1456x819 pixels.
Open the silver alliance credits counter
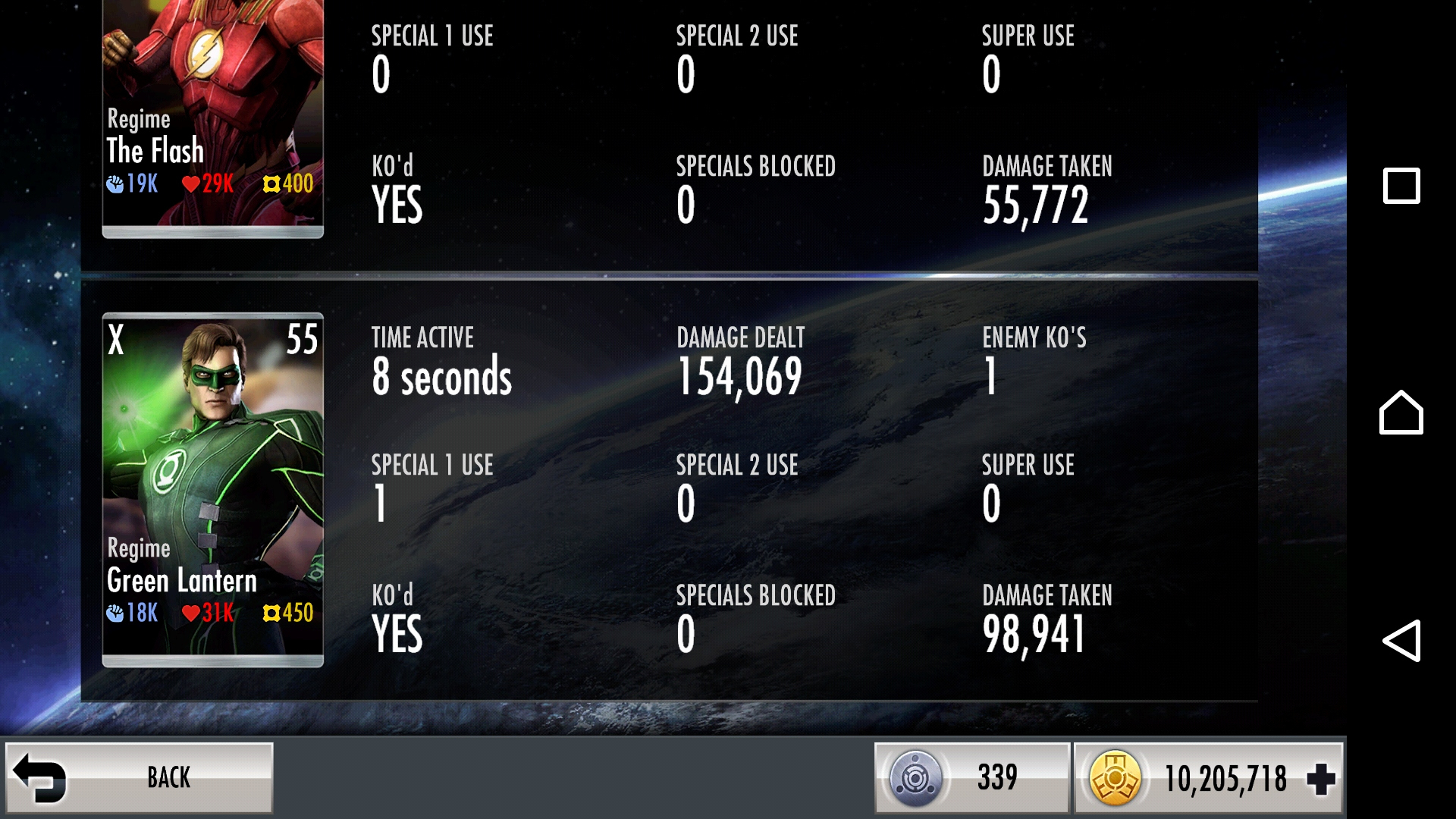pos(971,777)
